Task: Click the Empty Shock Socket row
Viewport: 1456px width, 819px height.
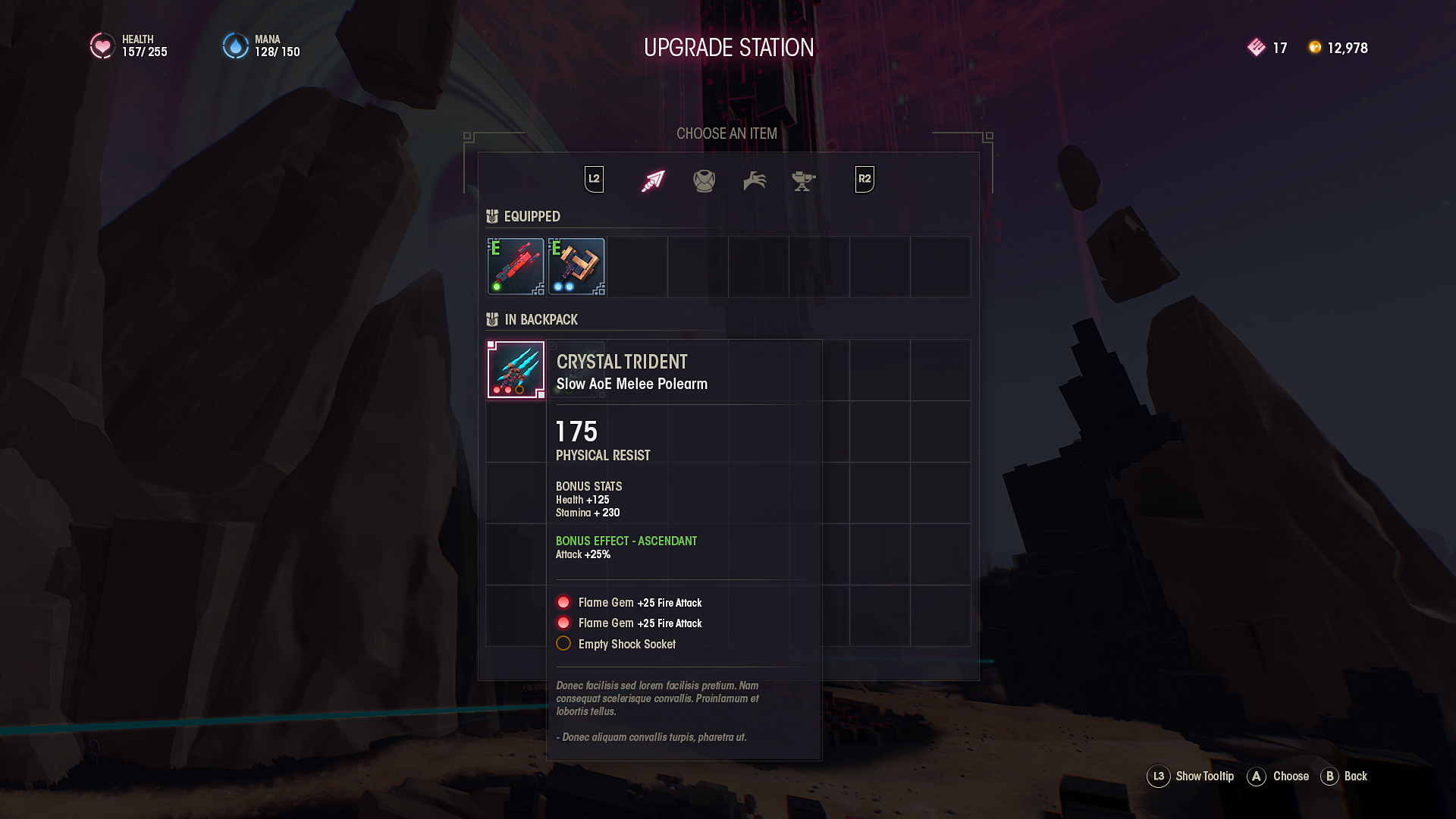Action: pyautogui.click(x=626, y=644)
